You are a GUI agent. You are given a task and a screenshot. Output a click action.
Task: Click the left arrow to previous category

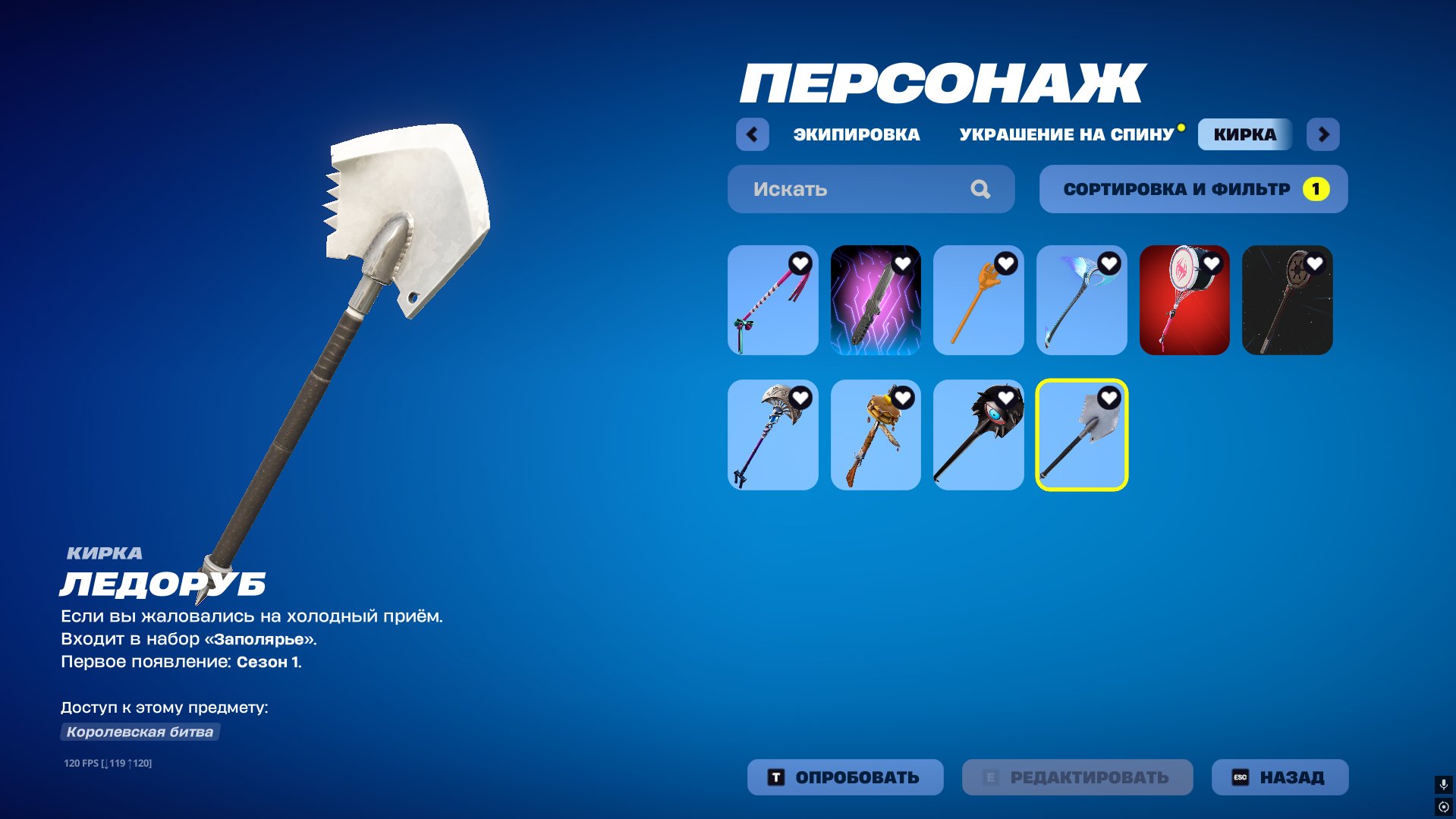click(x=752, y=134)
